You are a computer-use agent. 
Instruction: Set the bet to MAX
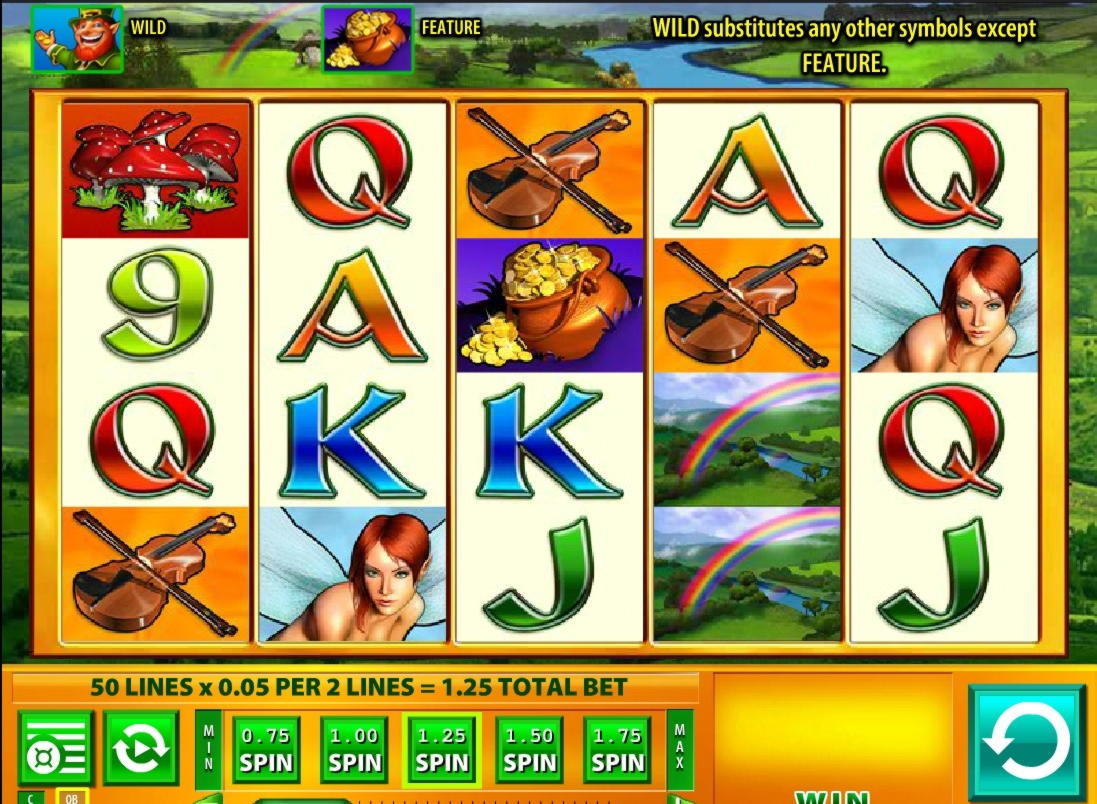680,748
